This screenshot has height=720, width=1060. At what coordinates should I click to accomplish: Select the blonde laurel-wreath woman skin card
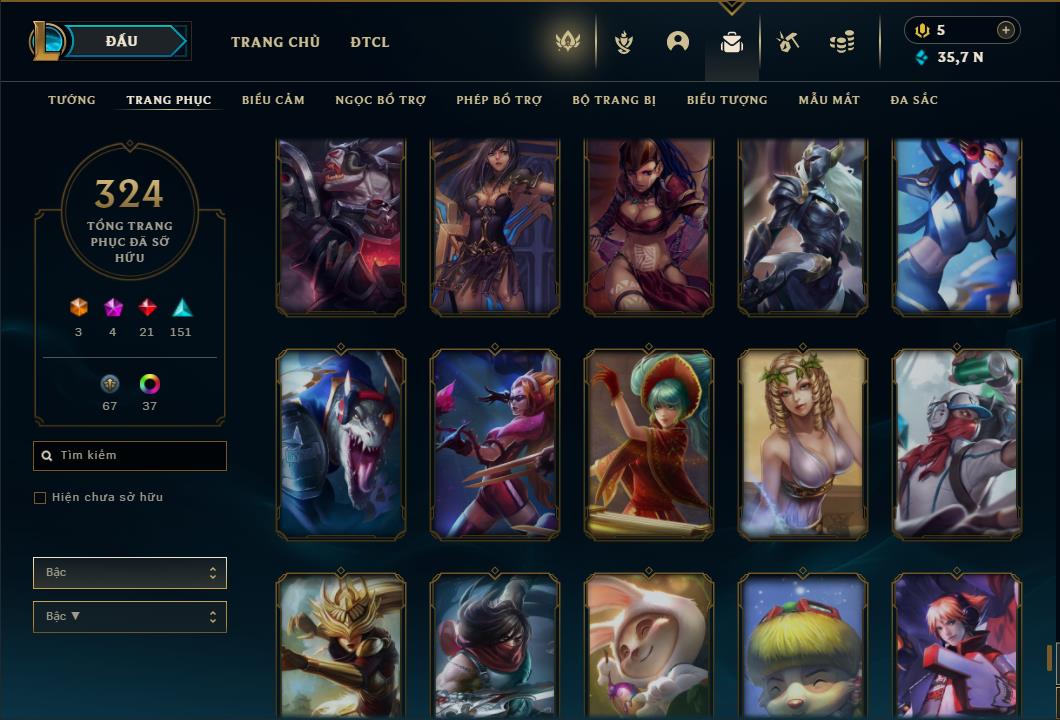click(803, 445)
